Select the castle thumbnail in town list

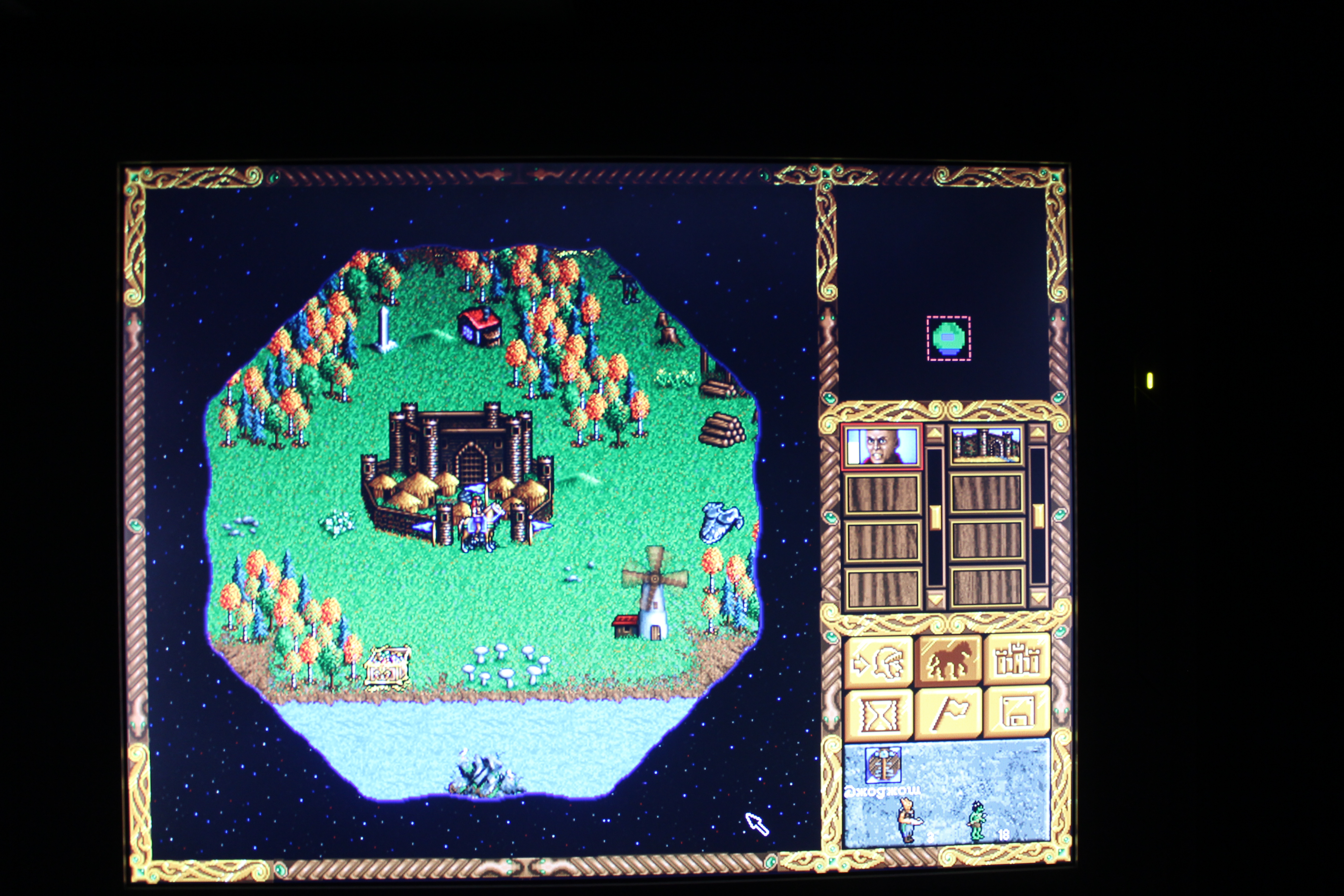coord(986,445)
